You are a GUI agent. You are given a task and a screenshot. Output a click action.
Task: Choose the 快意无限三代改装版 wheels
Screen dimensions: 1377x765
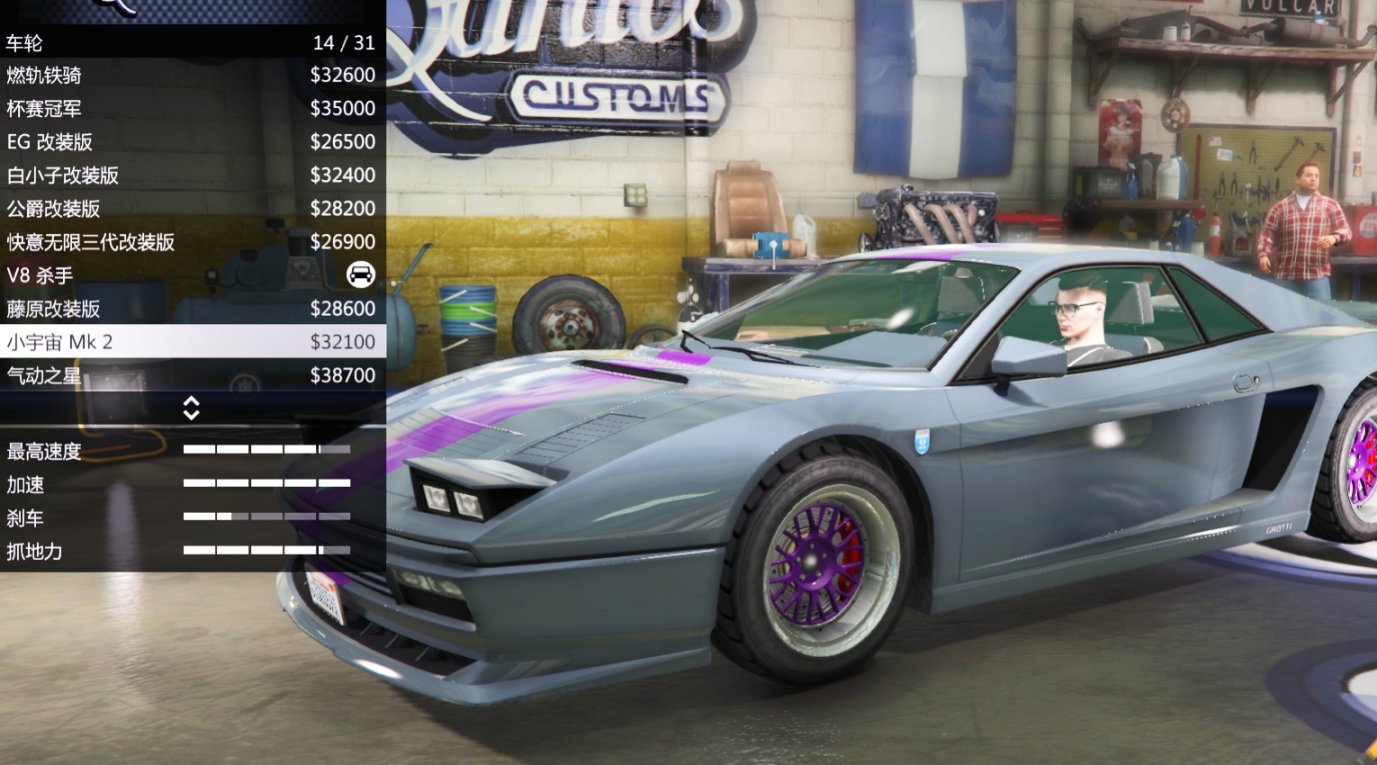[x=150, y=241]
